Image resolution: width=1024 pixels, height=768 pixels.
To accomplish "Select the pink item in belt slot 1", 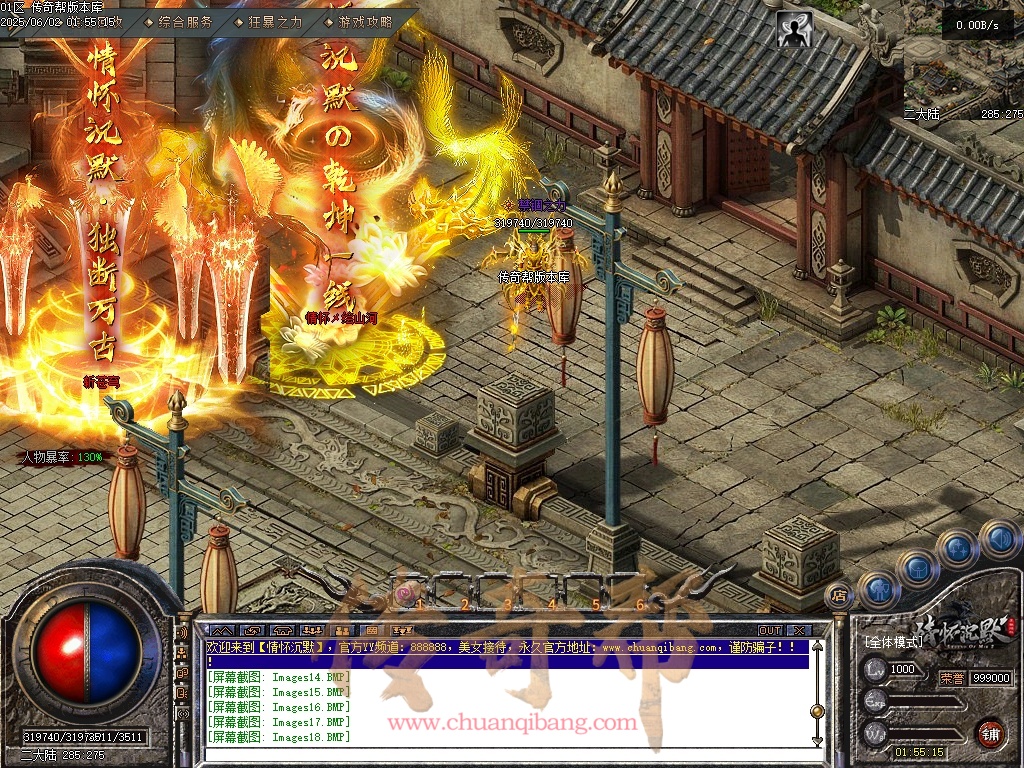I will [x=405, y=595].
